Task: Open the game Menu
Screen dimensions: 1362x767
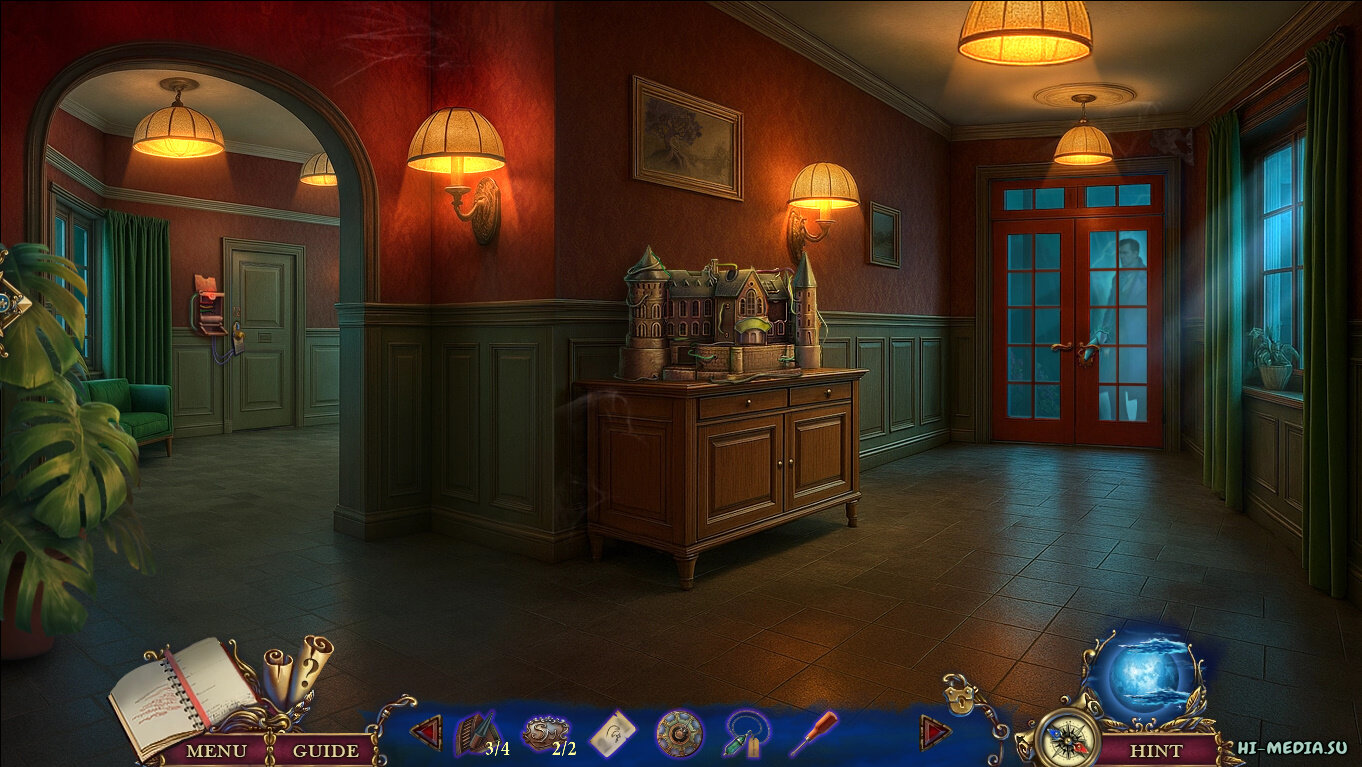Action: point(216,749)
